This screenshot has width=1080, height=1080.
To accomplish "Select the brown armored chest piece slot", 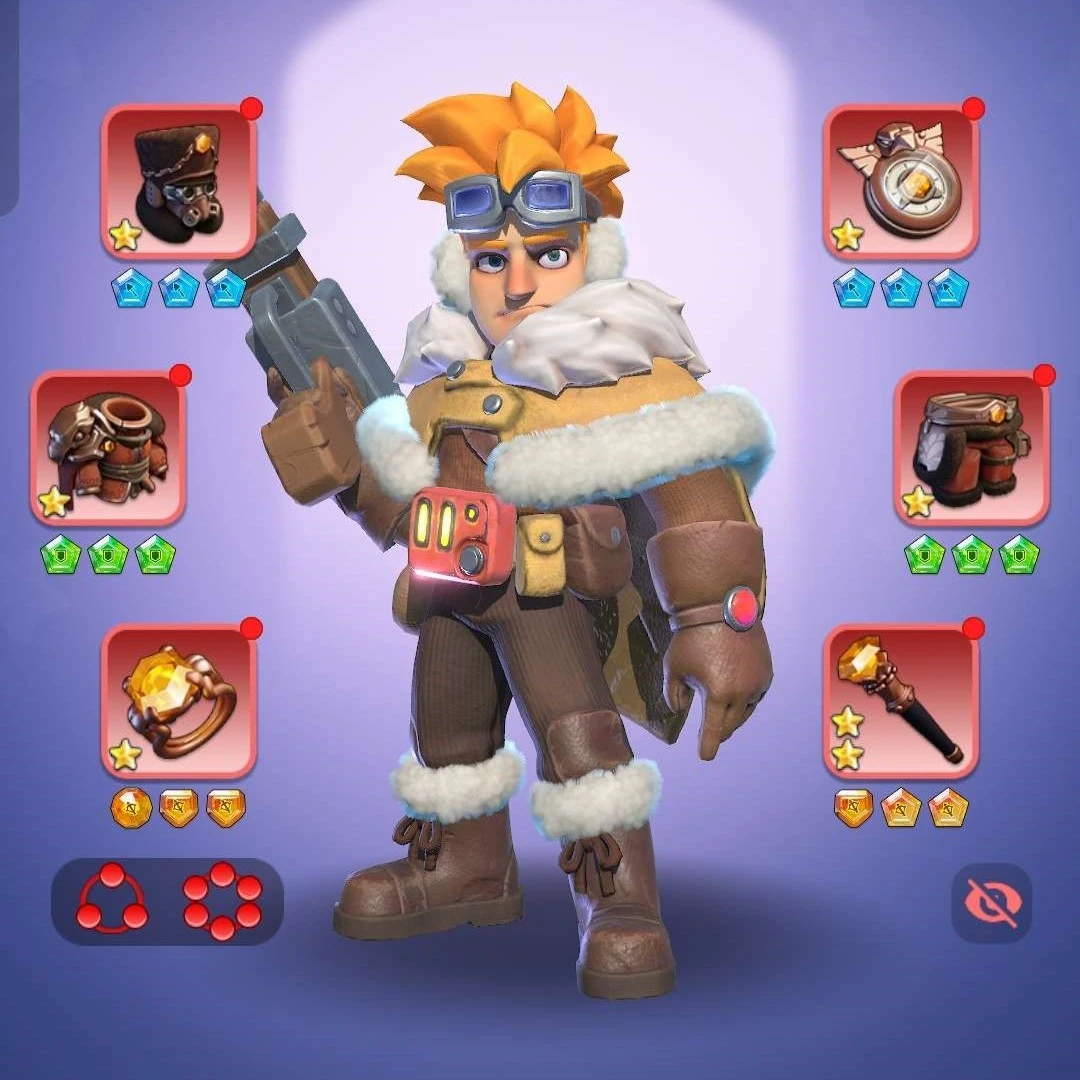I will tap(108, 449).
